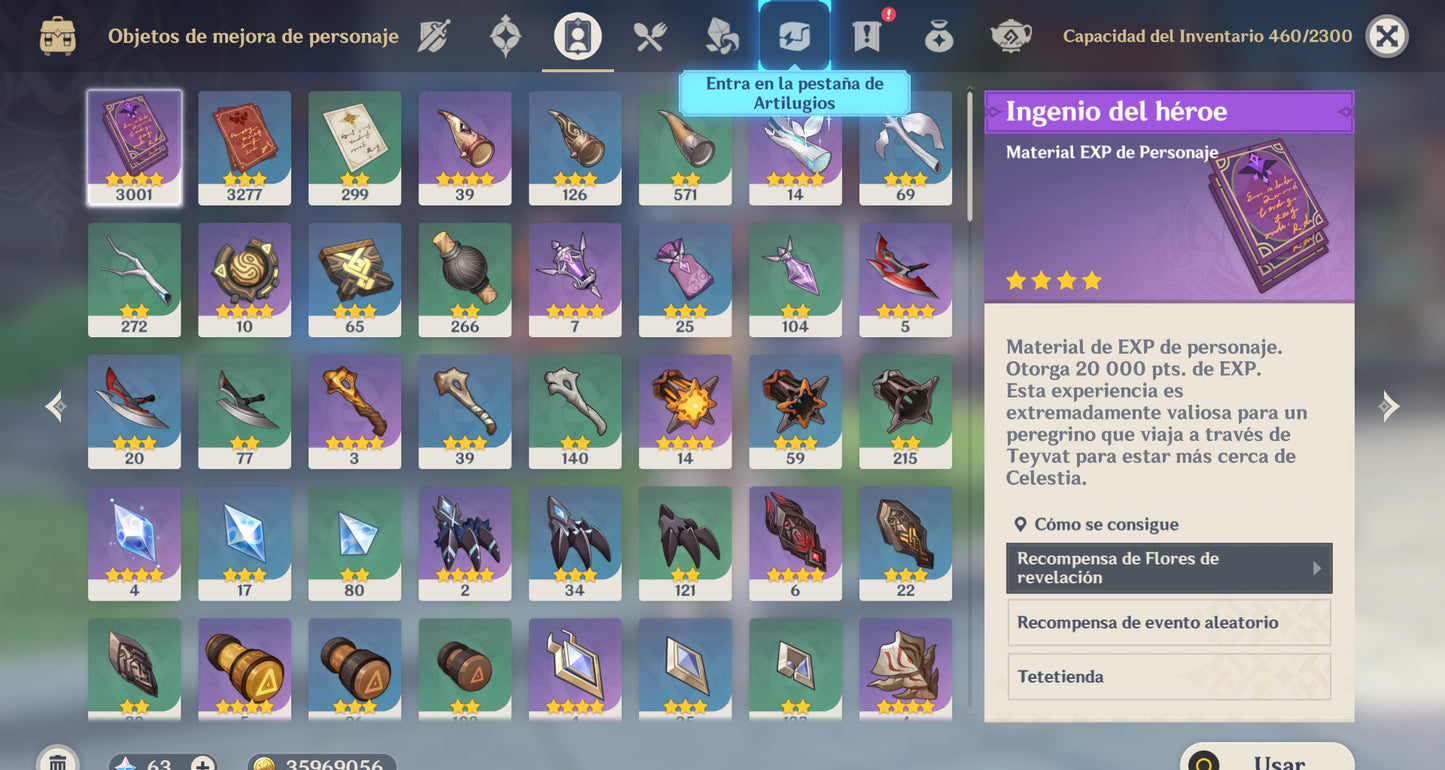Viewport: 1445px width, 770px height.
Task: Click the Entra en la pestaña de Artilugios tooltip
Action: pyautogui.click(x=795, y=93)
